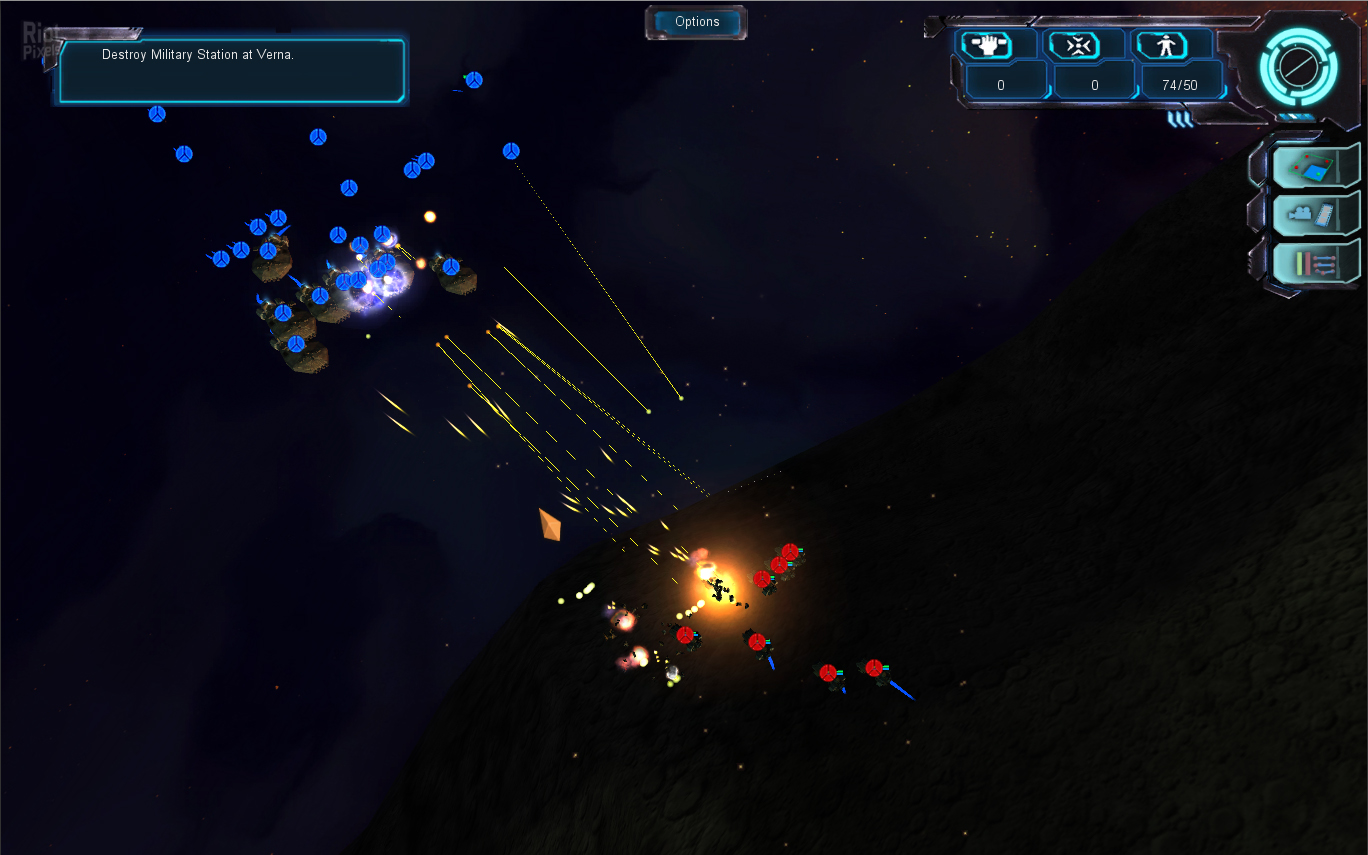
Task: Click the population figure icon
Action: 1160,45
